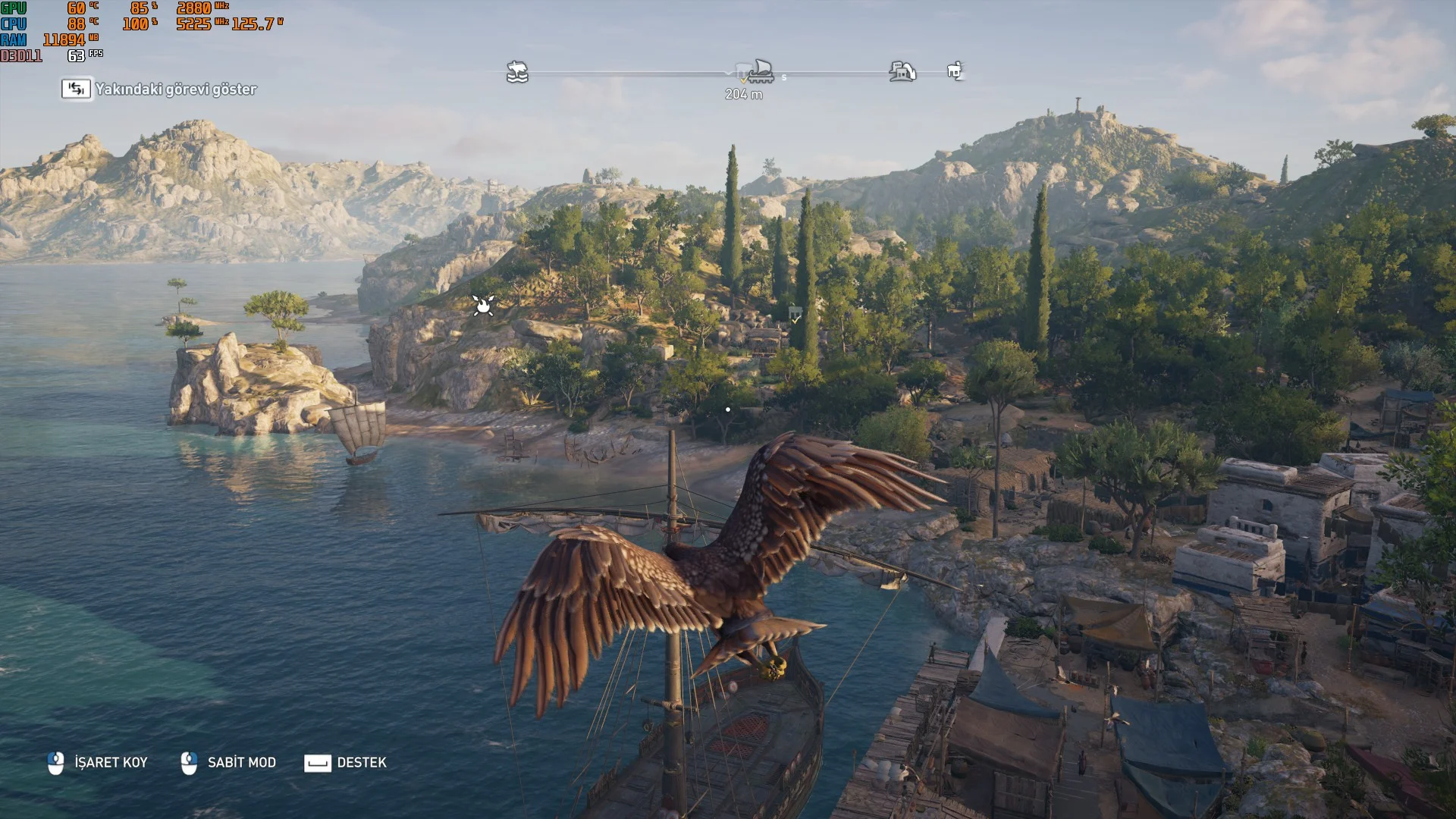
Task: Select the settlement buildings icon on compass
Action: (902, 71)
